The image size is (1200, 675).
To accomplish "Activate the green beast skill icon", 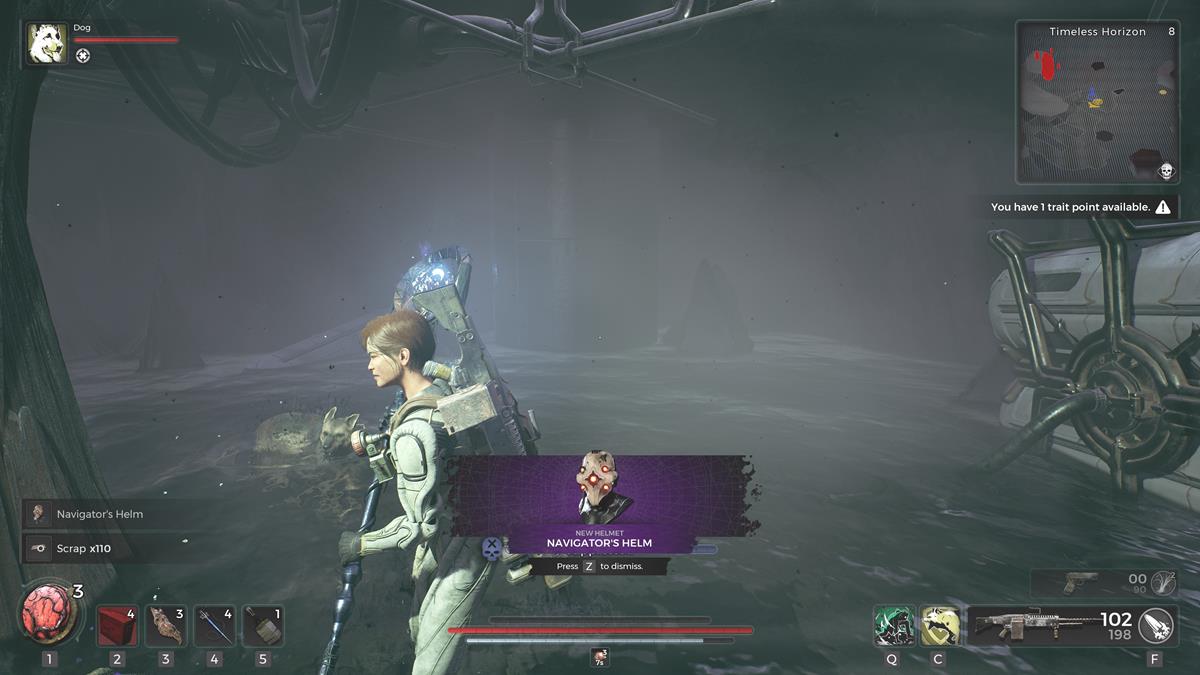I will click(x=891, y=626).
